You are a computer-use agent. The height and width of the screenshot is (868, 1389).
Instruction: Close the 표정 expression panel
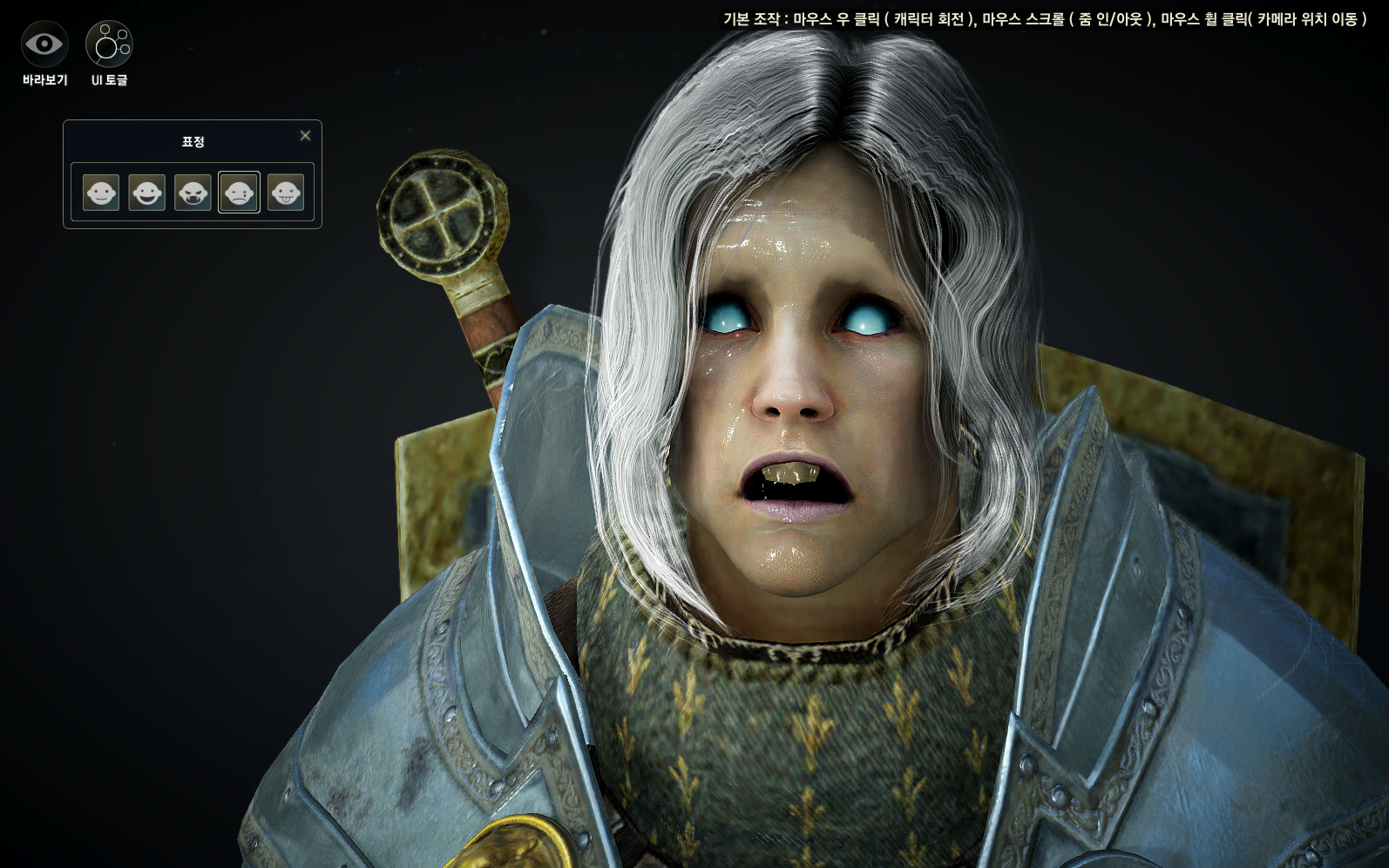305,136
